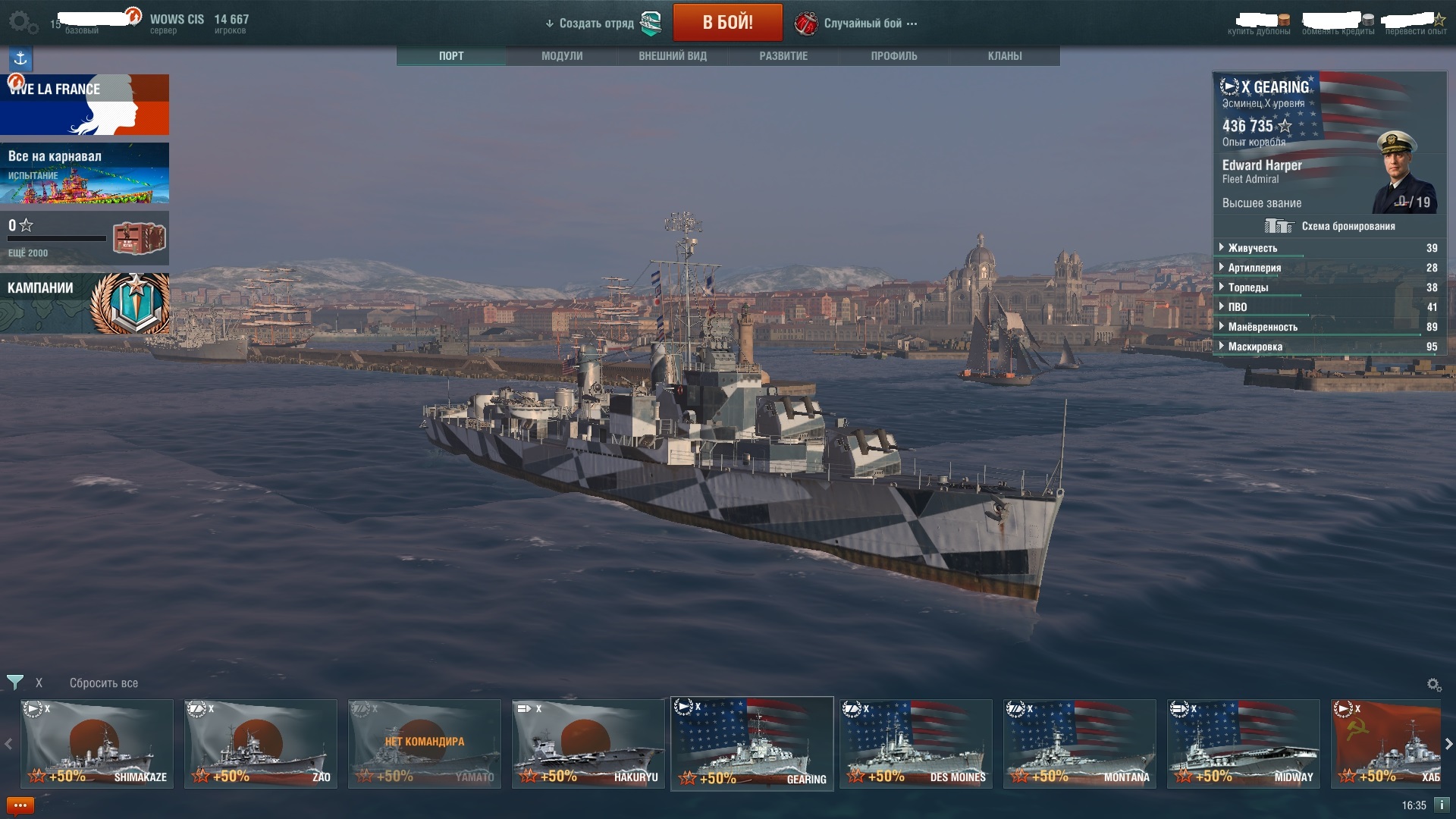
Task: Open the Все на карнавал challenge
Action: tap(85, 173)
